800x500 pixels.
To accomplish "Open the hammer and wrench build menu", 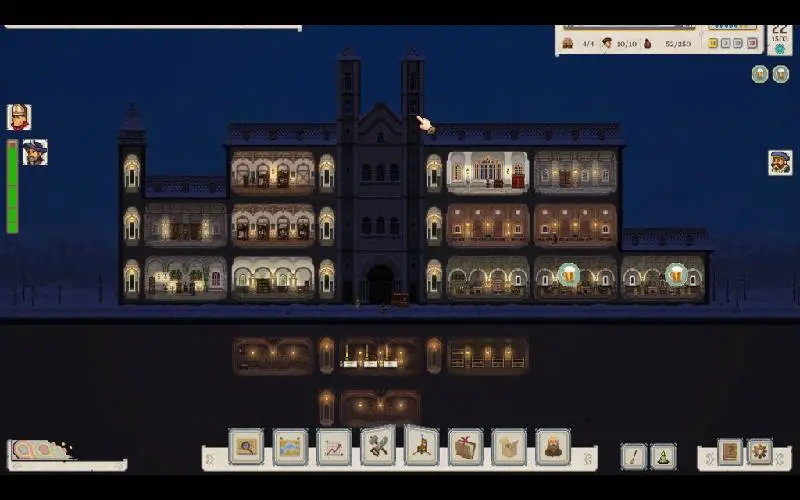I will click(x=378, y=446).
